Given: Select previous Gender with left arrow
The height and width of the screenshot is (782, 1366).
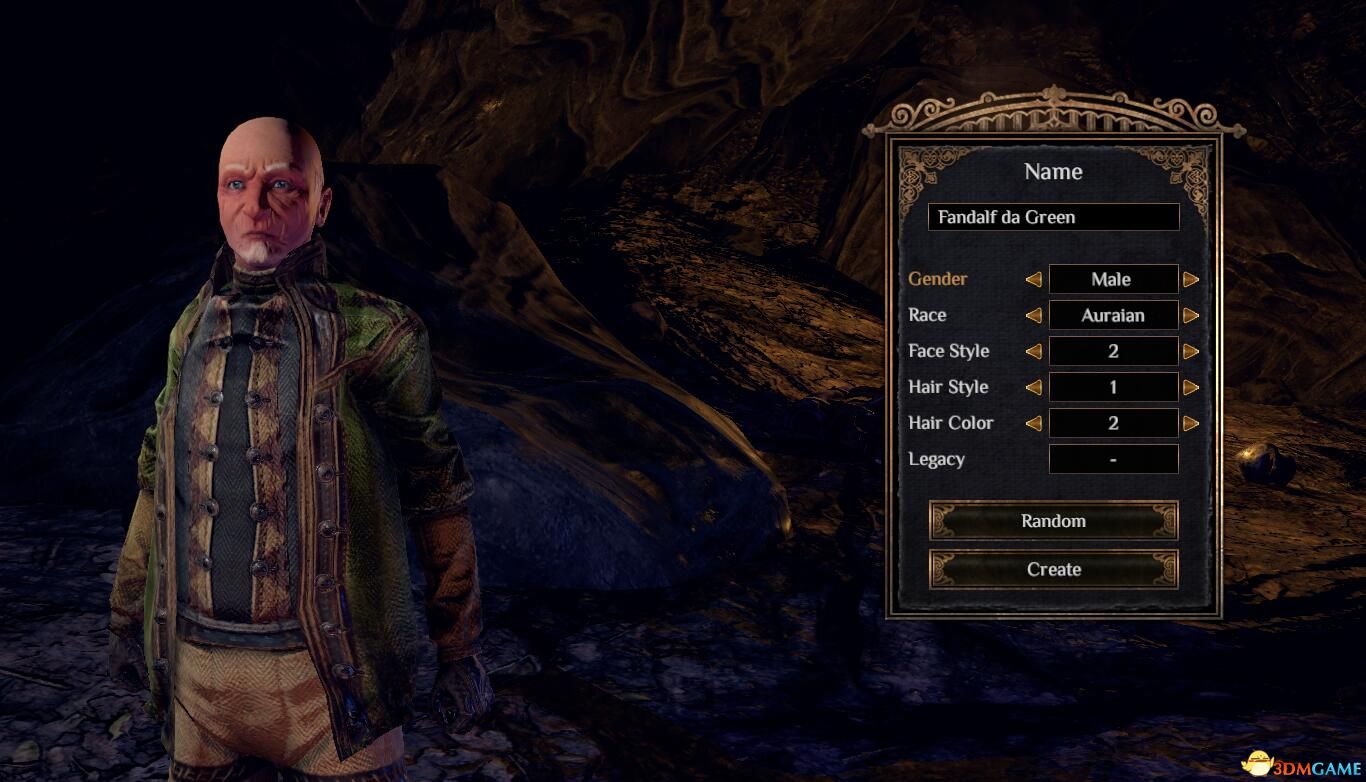Looking at the screenshot, I should (x=1034, y=280).
